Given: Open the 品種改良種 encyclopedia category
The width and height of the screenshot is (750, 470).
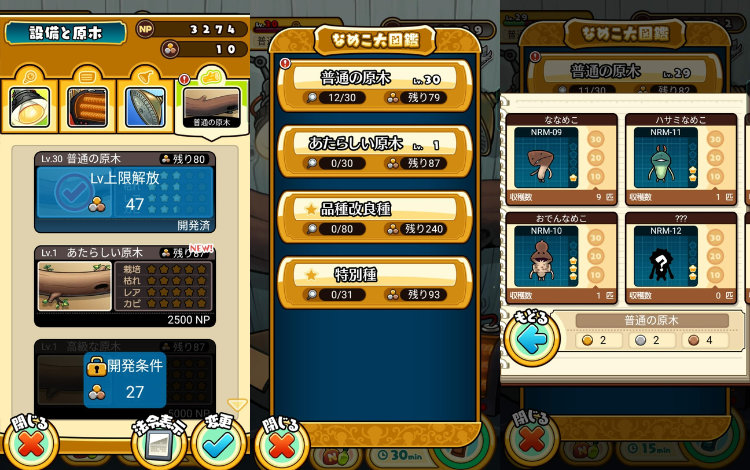Looking at the screenshot, I should coord(374,216).
